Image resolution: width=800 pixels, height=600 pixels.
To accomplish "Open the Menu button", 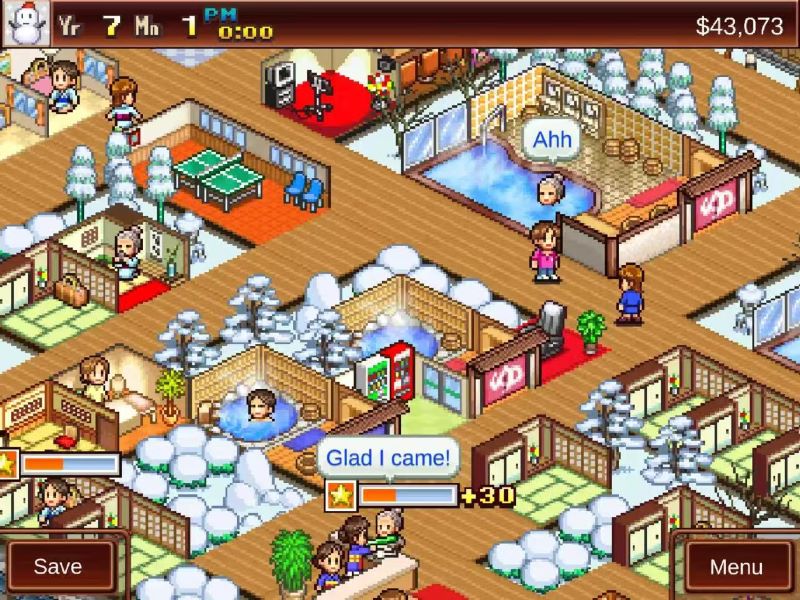I will [x=736, y=566].
